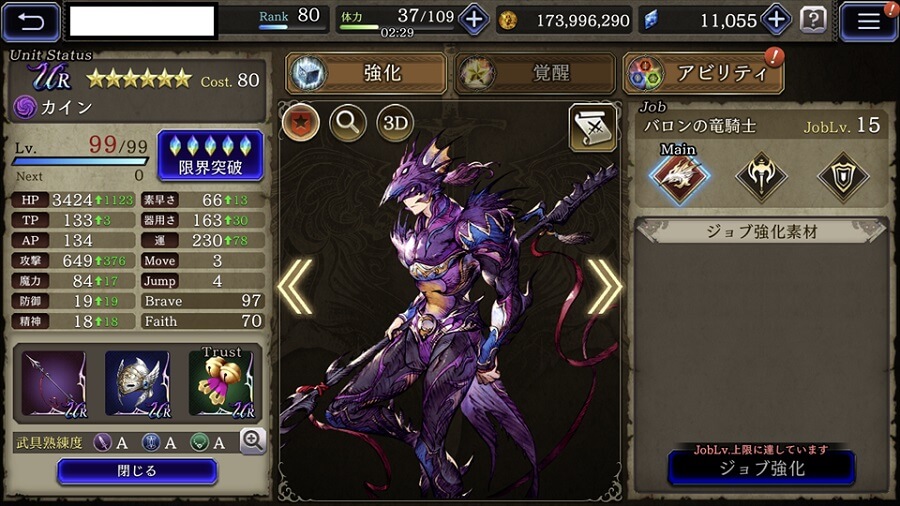Open the hamburger main menu

[x=867, y=20]
